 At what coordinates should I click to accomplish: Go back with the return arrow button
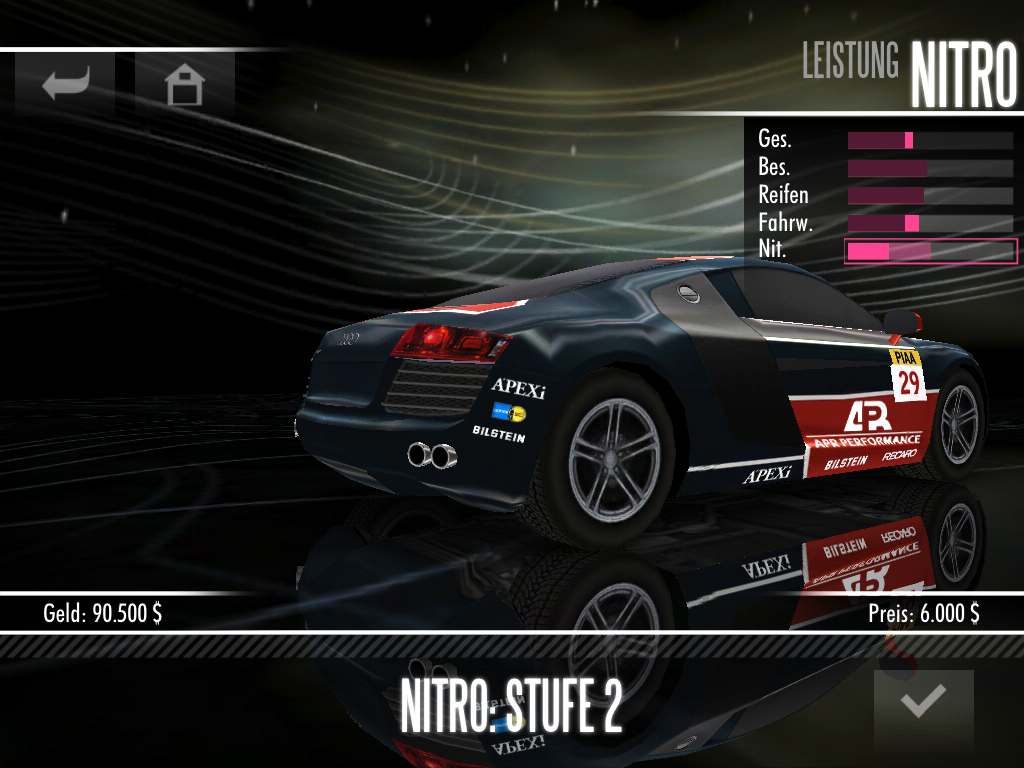65,84
